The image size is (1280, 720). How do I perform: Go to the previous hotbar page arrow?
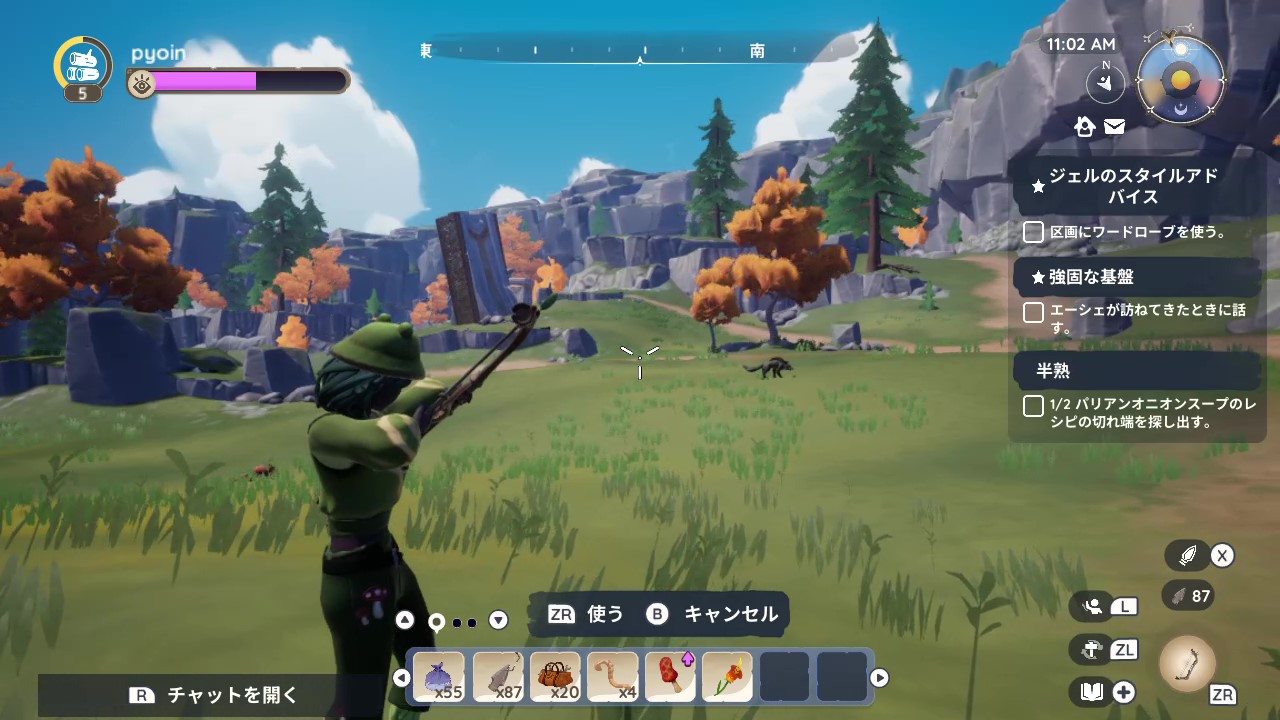[x=401, y=678]
